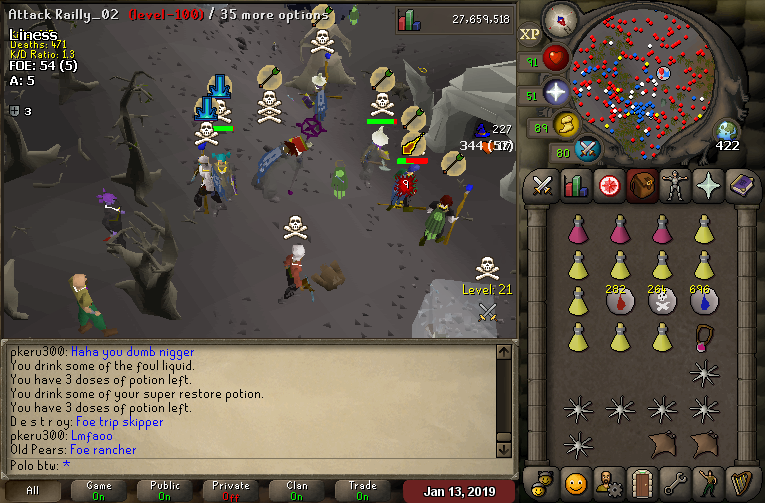
Task: Open the world map globe
Action: (x=727, y=131)
